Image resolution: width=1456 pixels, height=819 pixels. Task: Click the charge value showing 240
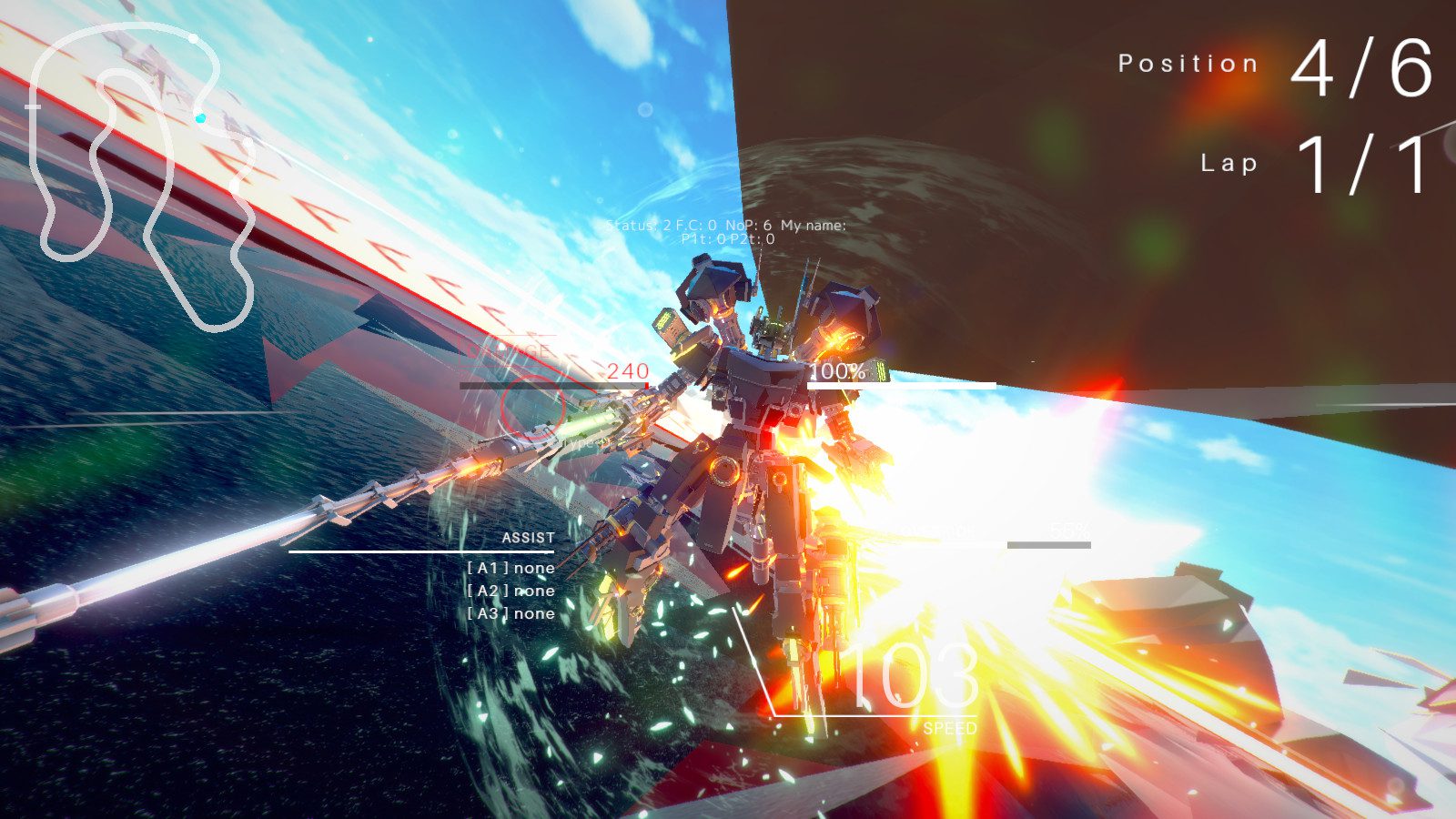[628, 369]
